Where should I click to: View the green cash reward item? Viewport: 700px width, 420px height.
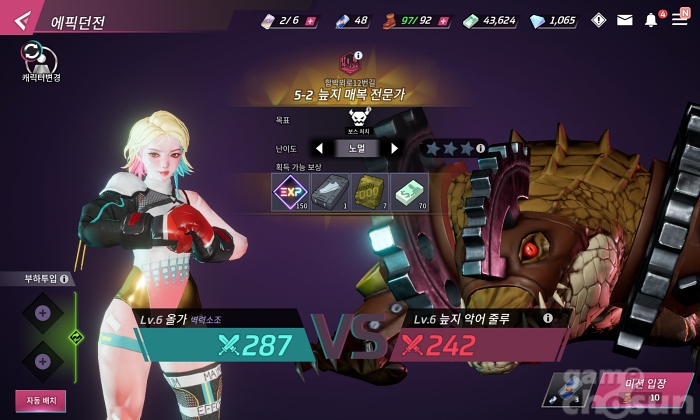(x=408, y=191)
